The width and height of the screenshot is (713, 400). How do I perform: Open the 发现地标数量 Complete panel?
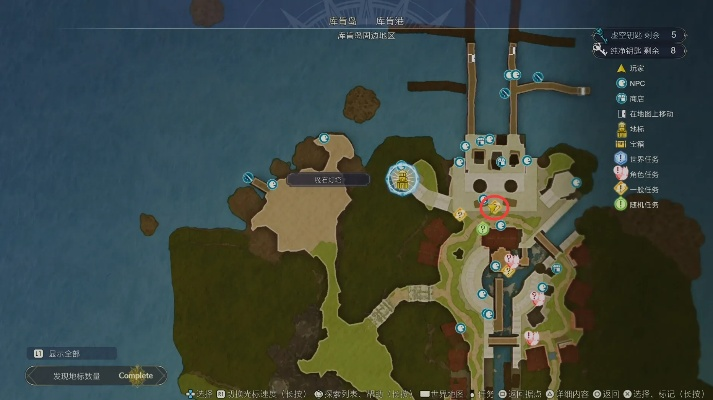(92, 376)
